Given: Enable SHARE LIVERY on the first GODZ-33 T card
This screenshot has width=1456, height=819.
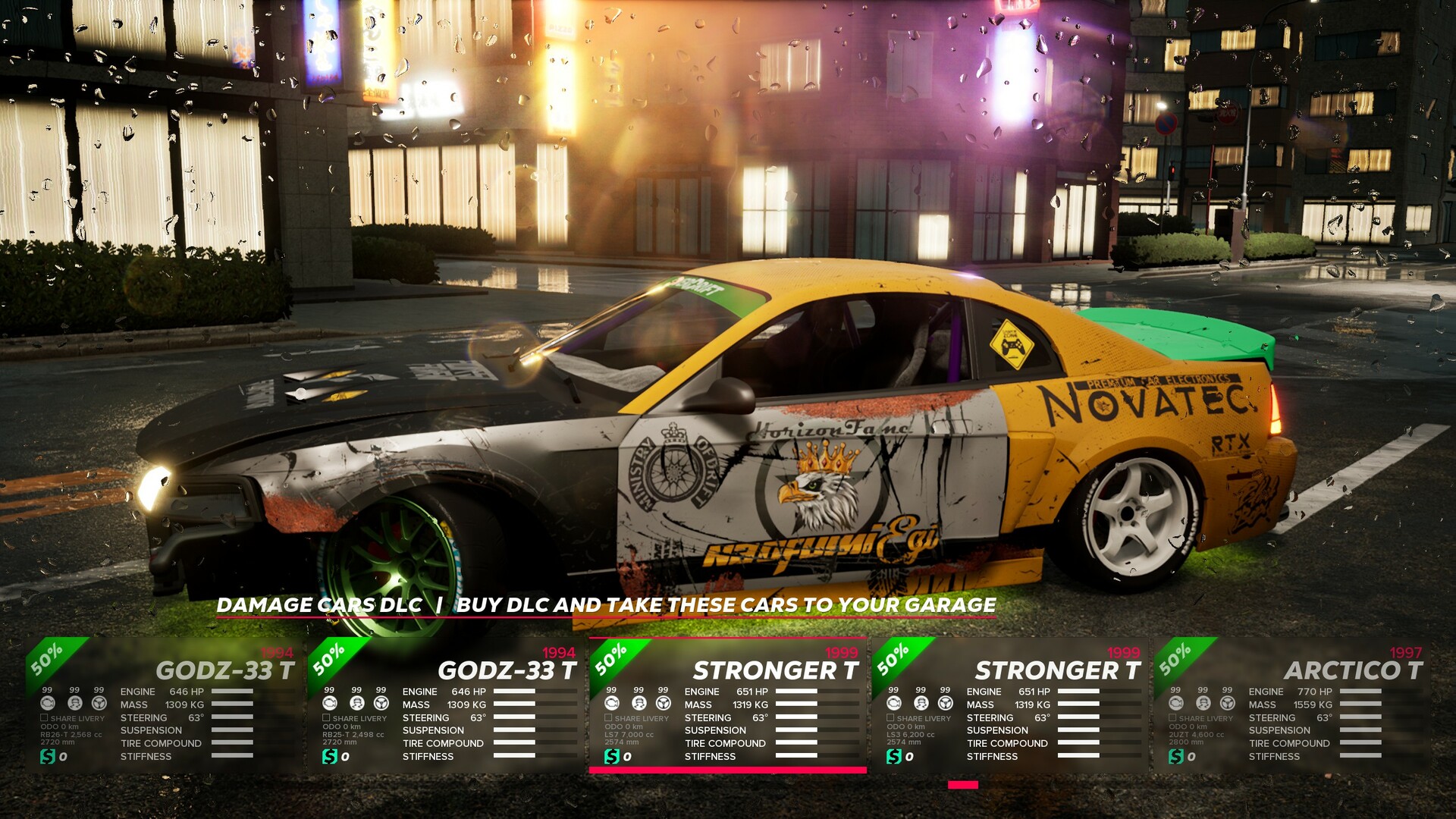Looking at the screenshot, I should 44,717.
